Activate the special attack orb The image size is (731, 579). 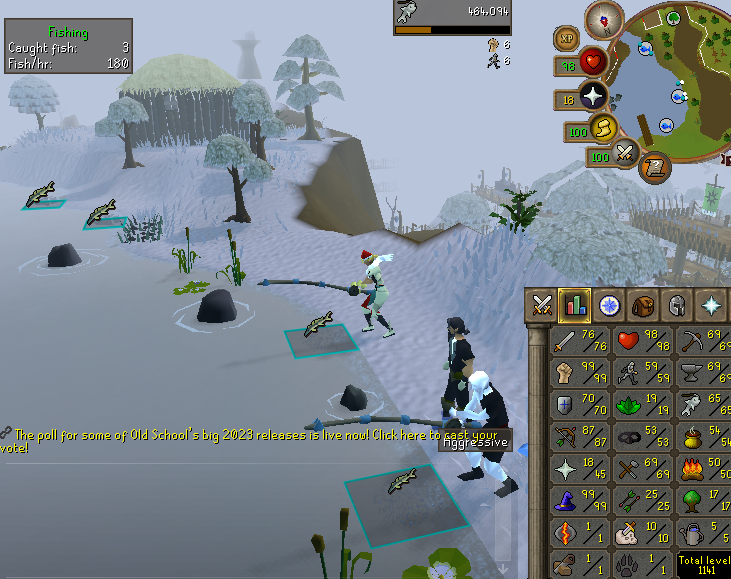(x=626, y=153)
